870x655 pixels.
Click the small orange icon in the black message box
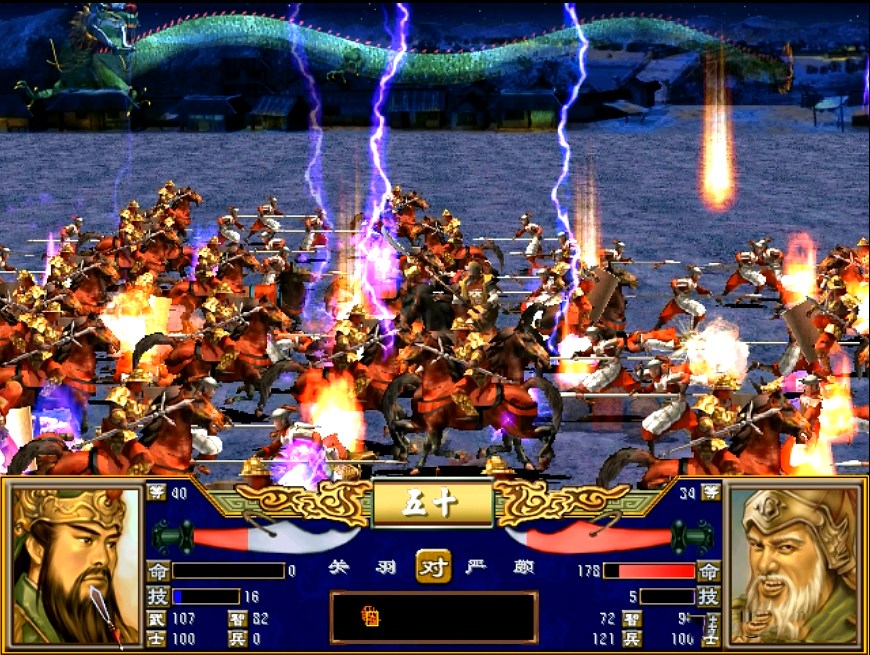[x=370, y=618]
